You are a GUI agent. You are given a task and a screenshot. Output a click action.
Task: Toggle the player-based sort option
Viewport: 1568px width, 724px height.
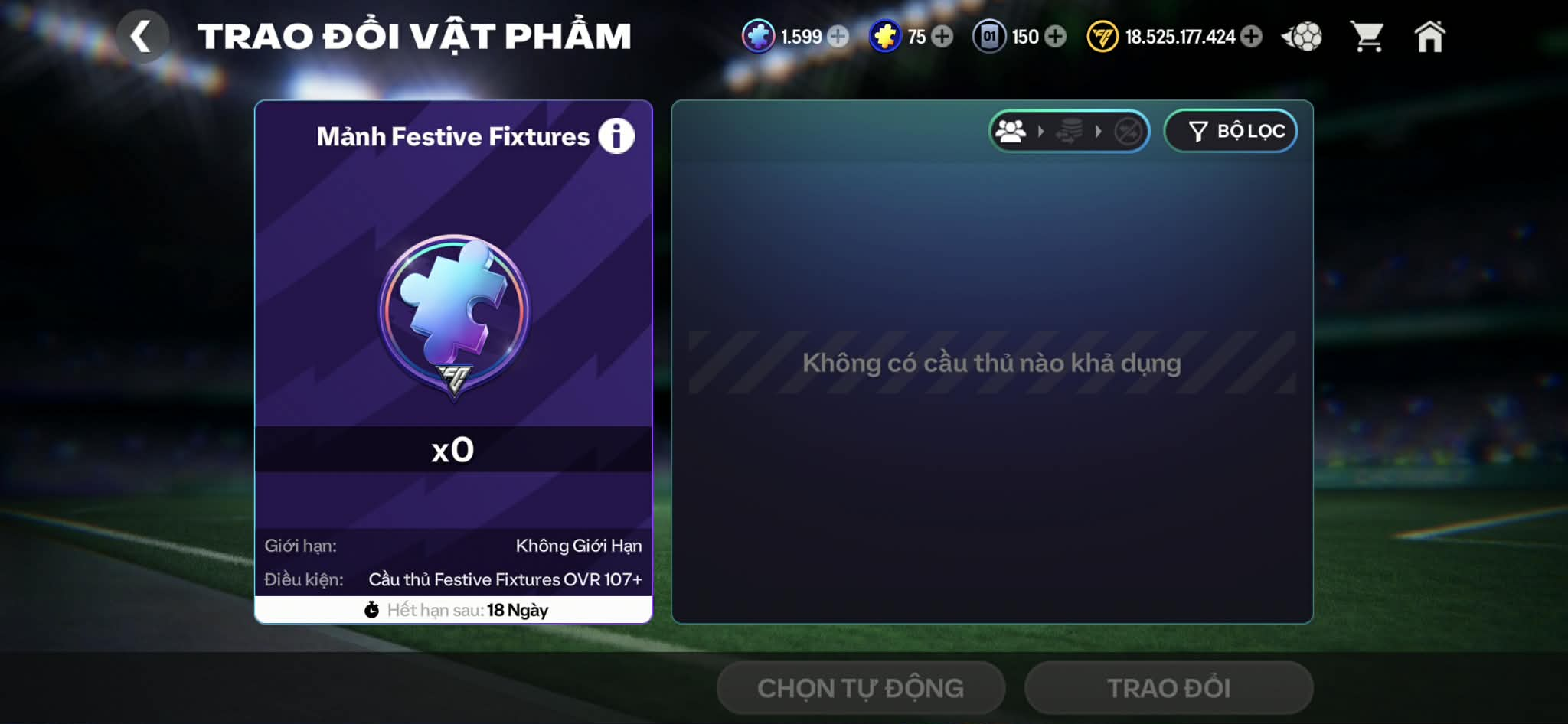pos(1009,131)
